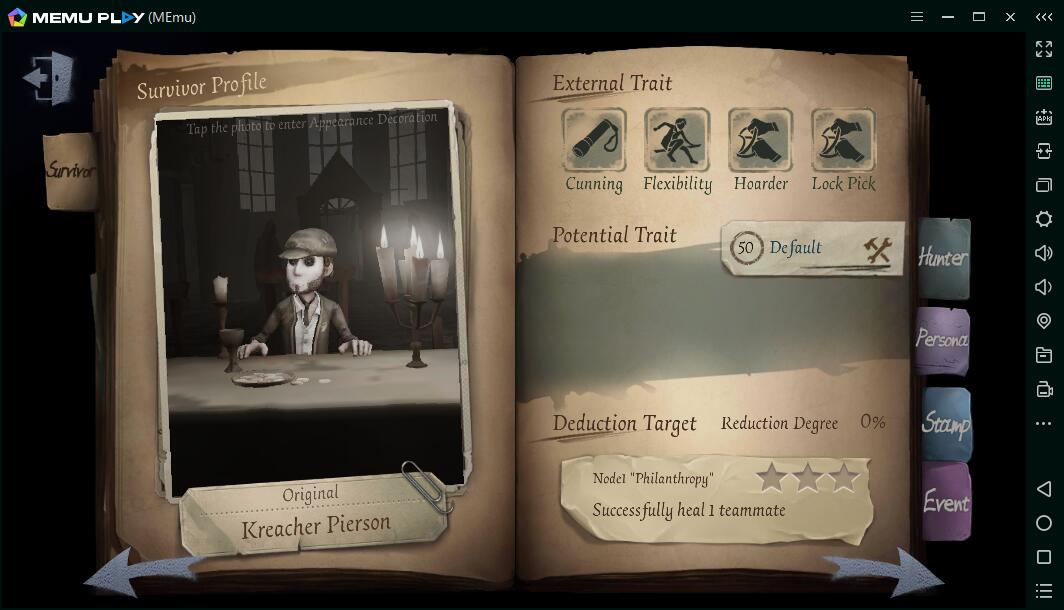Screen dimensions: 1064x610
Task: Inspect the Lock Pick trait
Action: [843, 141]
